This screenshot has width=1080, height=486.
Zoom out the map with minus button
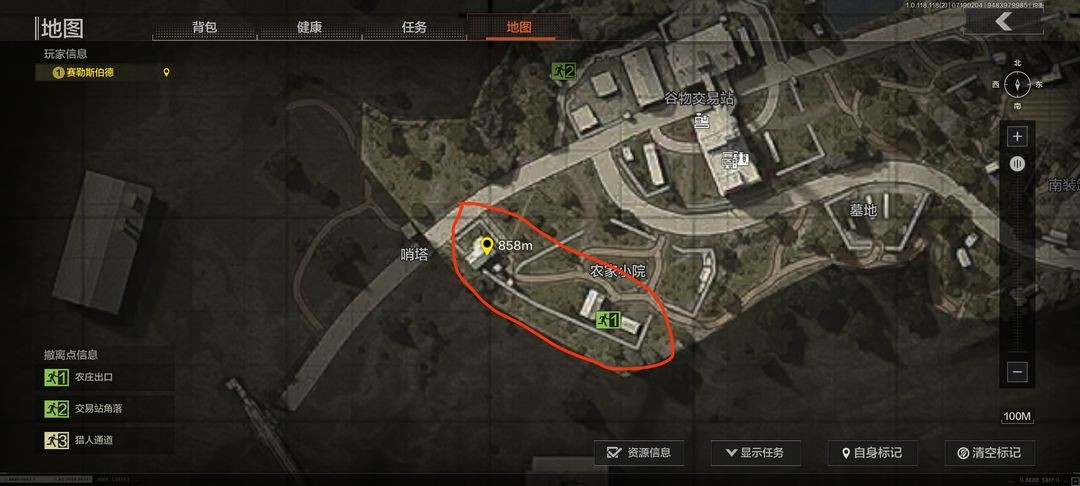coord(1017,372)
